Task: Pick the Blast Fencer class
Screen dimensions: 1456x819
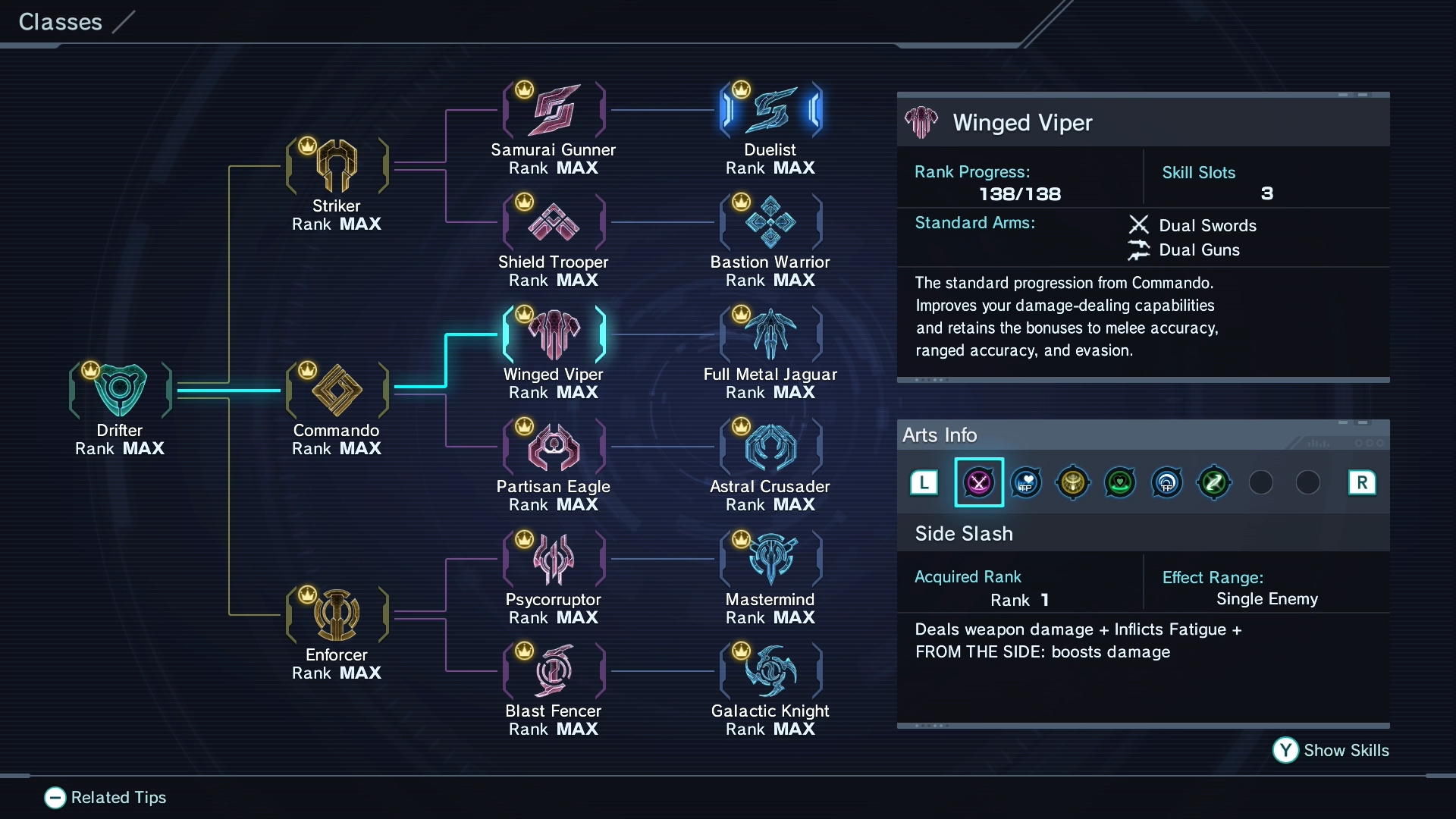Action: pyautogui.click(x=554, y=671)
